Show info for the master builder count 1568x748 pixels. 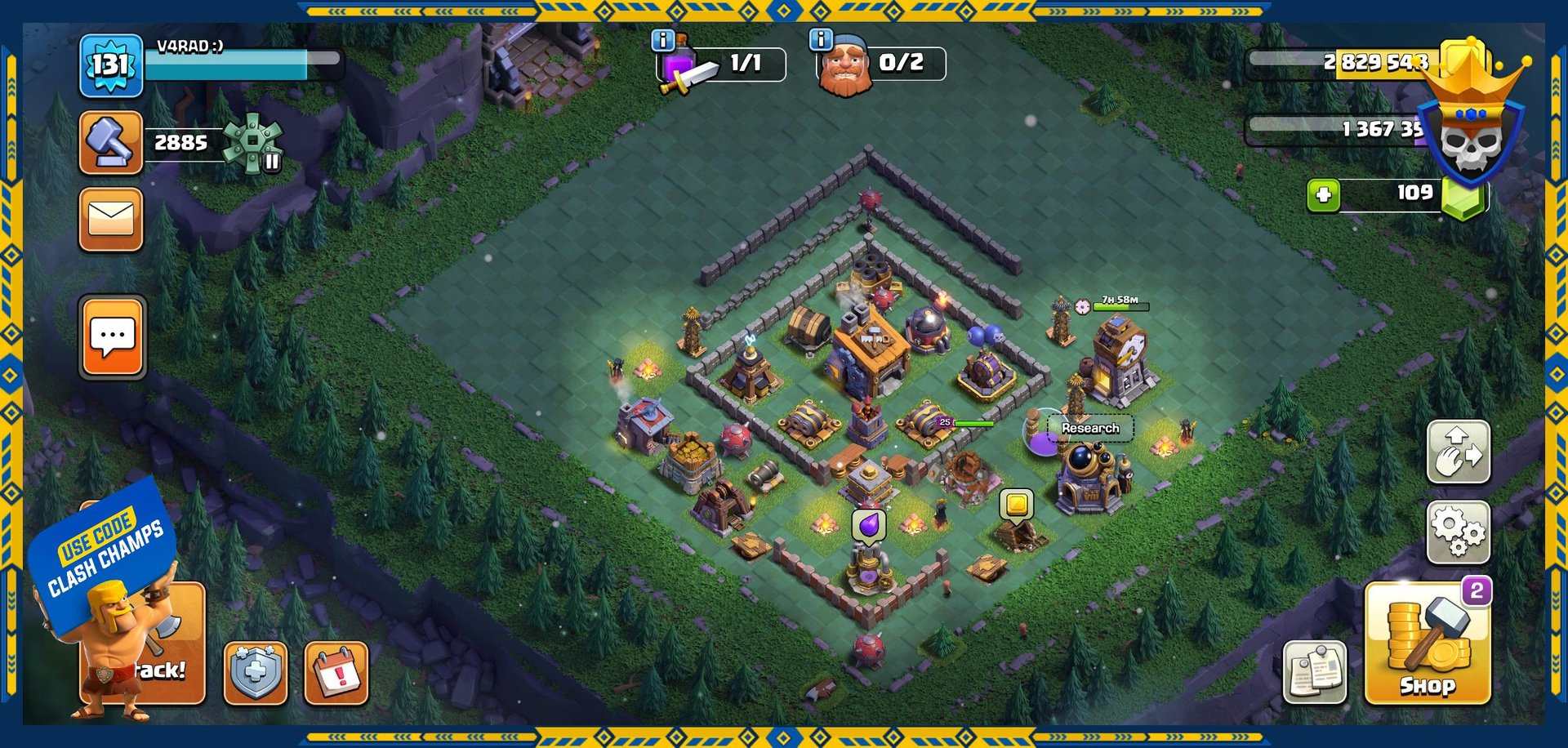coord(820,39)
